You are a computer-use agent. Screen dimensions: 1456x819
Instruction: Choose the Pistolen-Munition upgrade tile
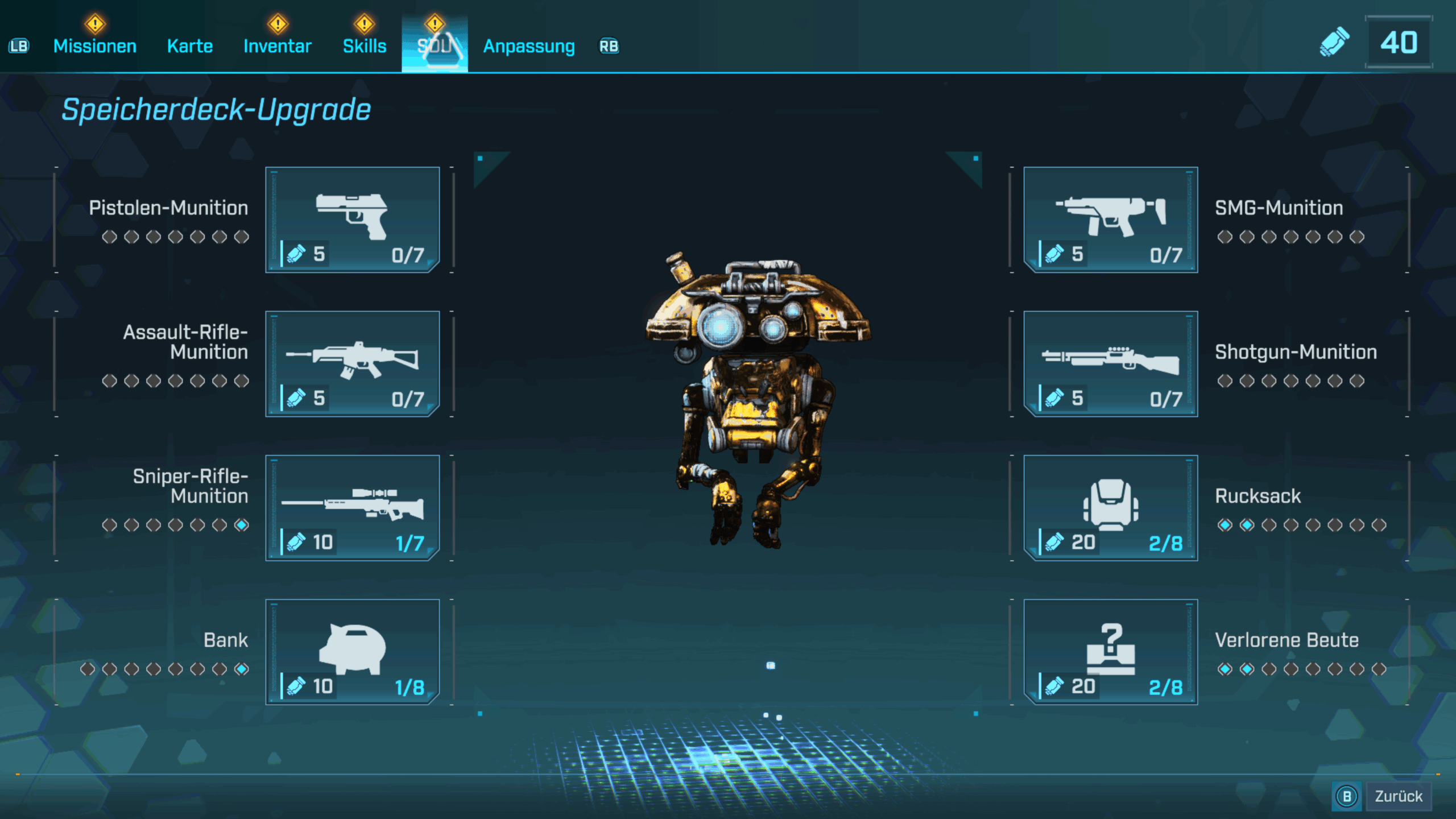(x=353, y=220)
